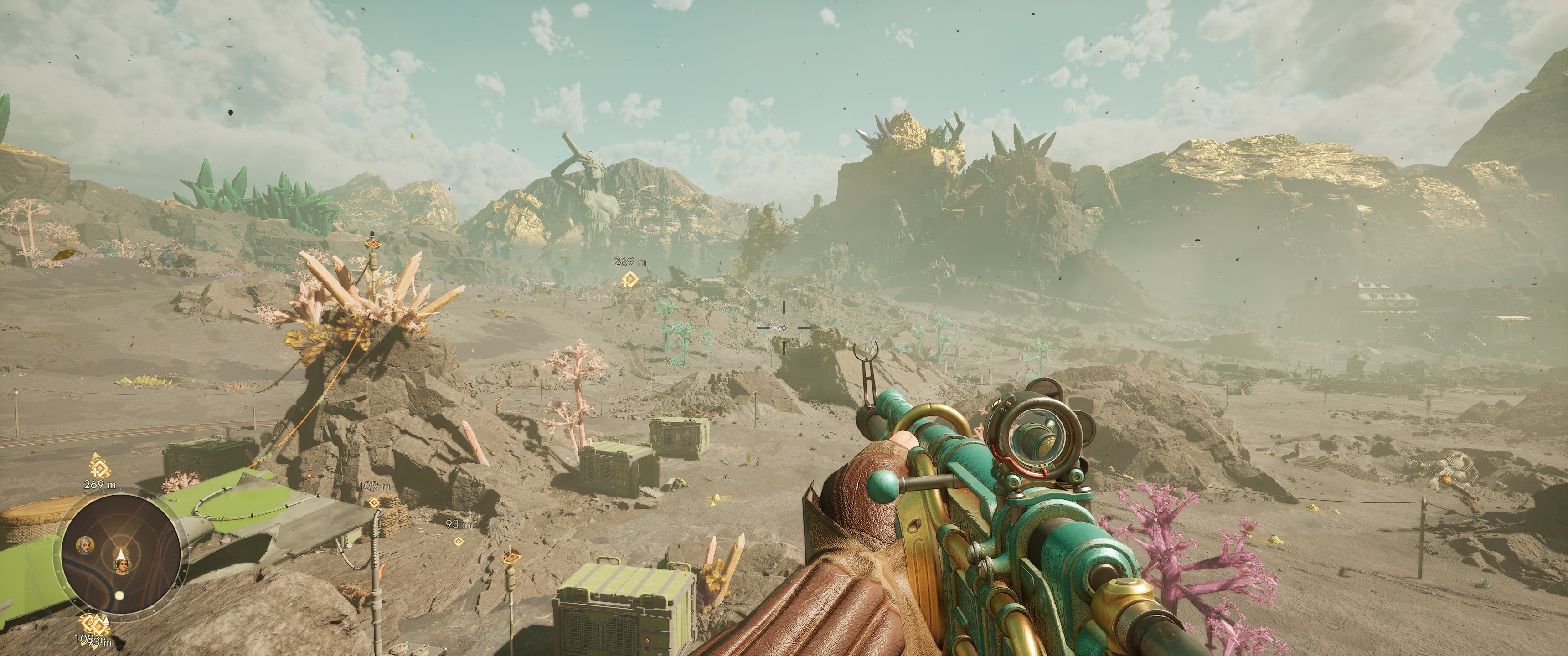The height and width of the screenshot is (656, 1568).
Task: Select the gray-haired companion portrait on minimap
Action: pos(85,545)
